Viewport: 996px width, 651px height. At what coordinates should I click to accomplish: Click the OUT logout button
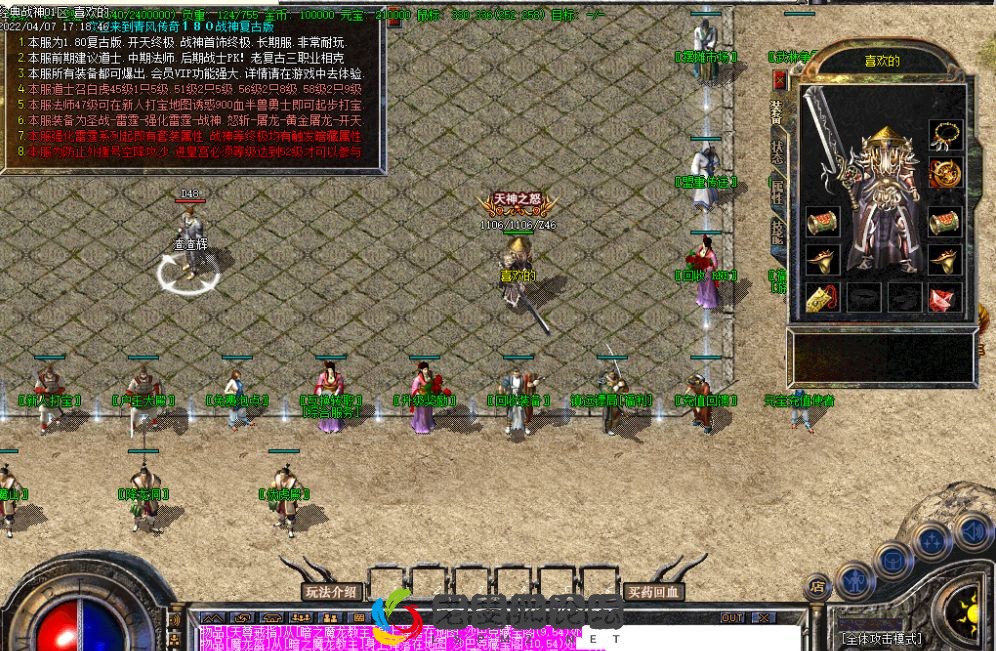click(x=732, y=618)
